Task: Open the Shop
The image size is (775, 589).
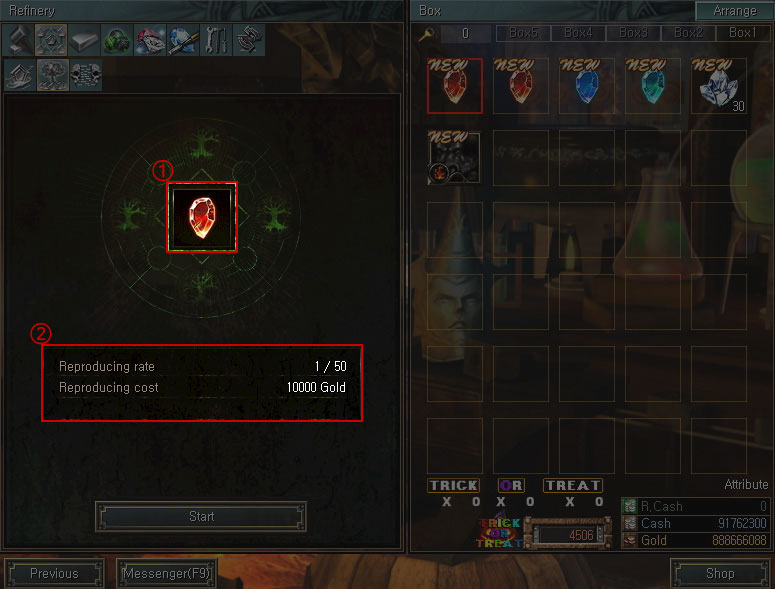Action: [x=719, y=573]
